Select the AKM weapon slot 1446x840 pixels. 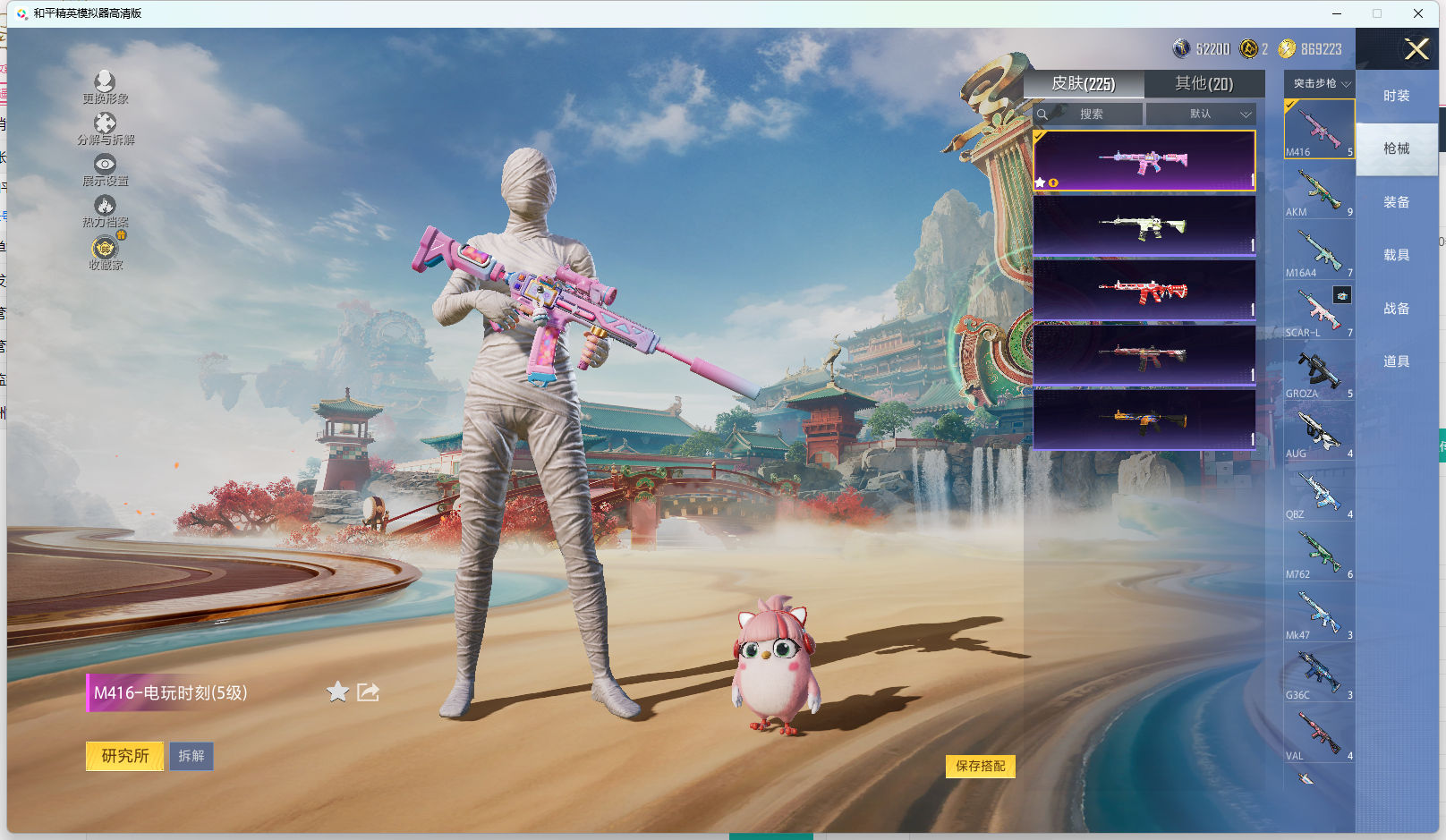[1319, 191]
